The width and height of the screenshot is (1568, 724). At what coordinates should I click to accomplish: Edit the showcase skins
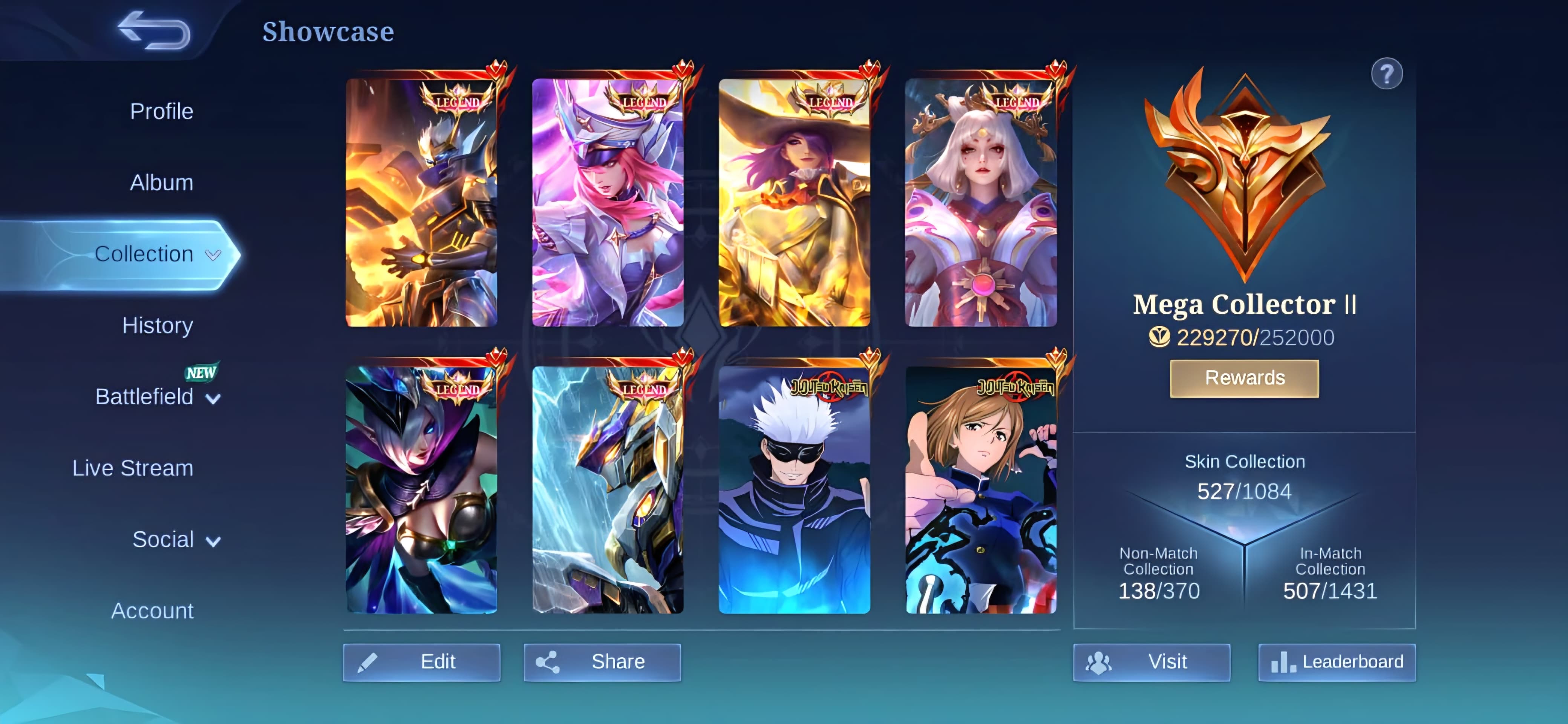tap(422, 662)
